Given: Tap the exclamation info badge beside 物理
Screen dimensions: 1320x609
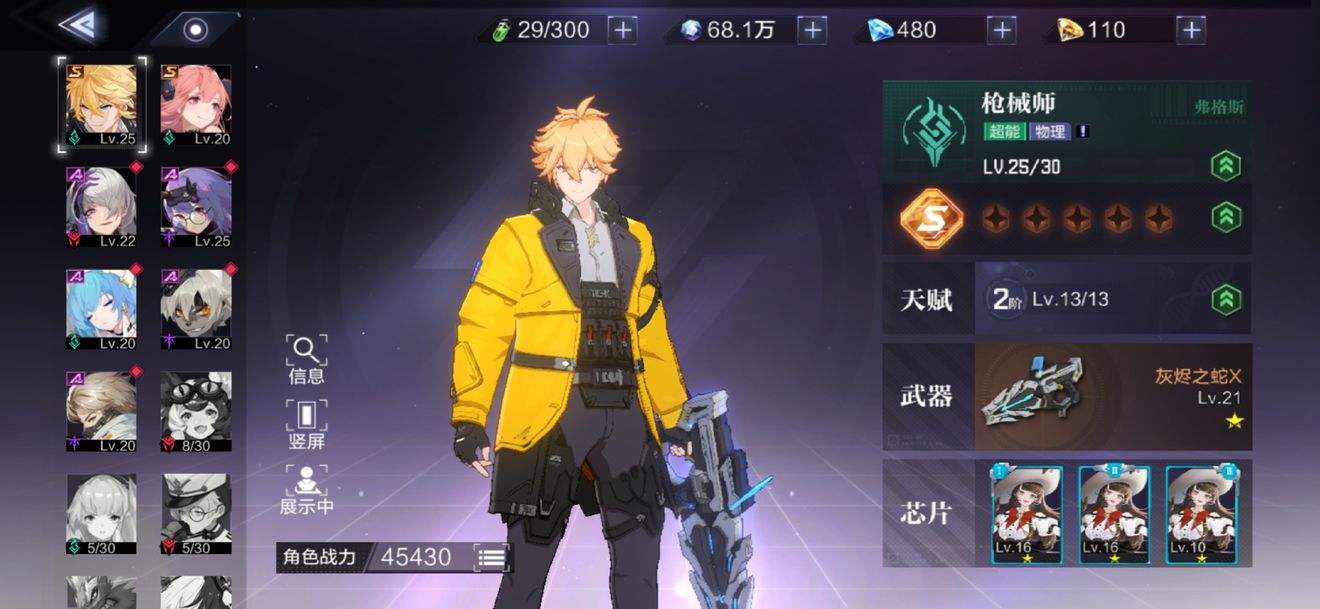Looking at the screenshot, I should pyautogui.click(x=1083, y=131).
